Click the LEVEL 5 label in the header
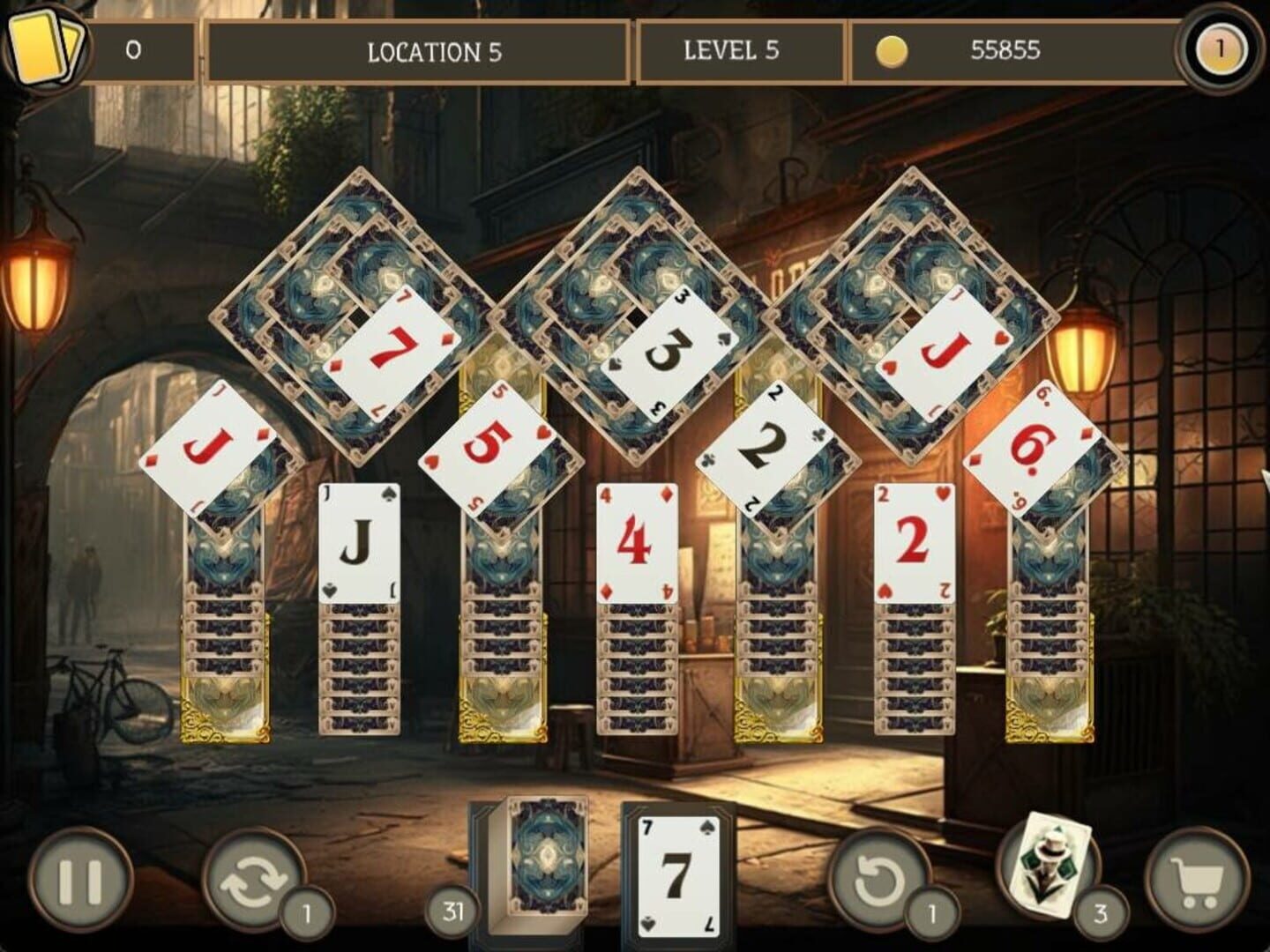The width and height of the screenshot is (1270, 952). [730, 51]
